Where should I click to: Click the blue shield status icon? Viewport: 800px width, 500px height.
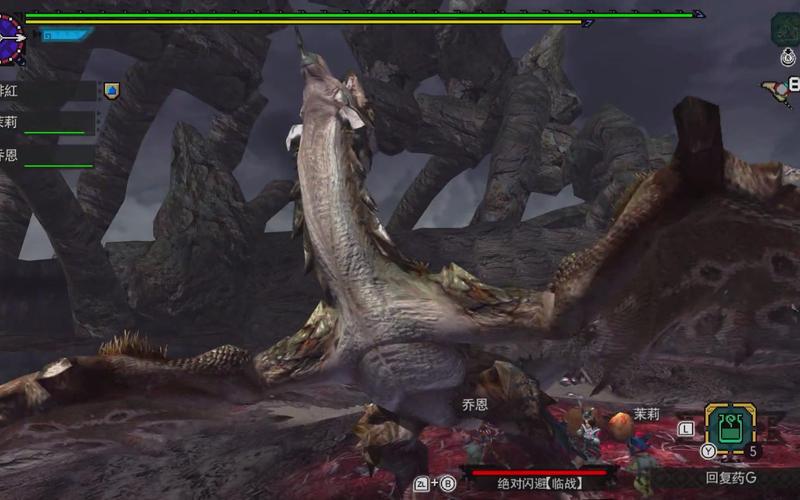tap(111, 90)
